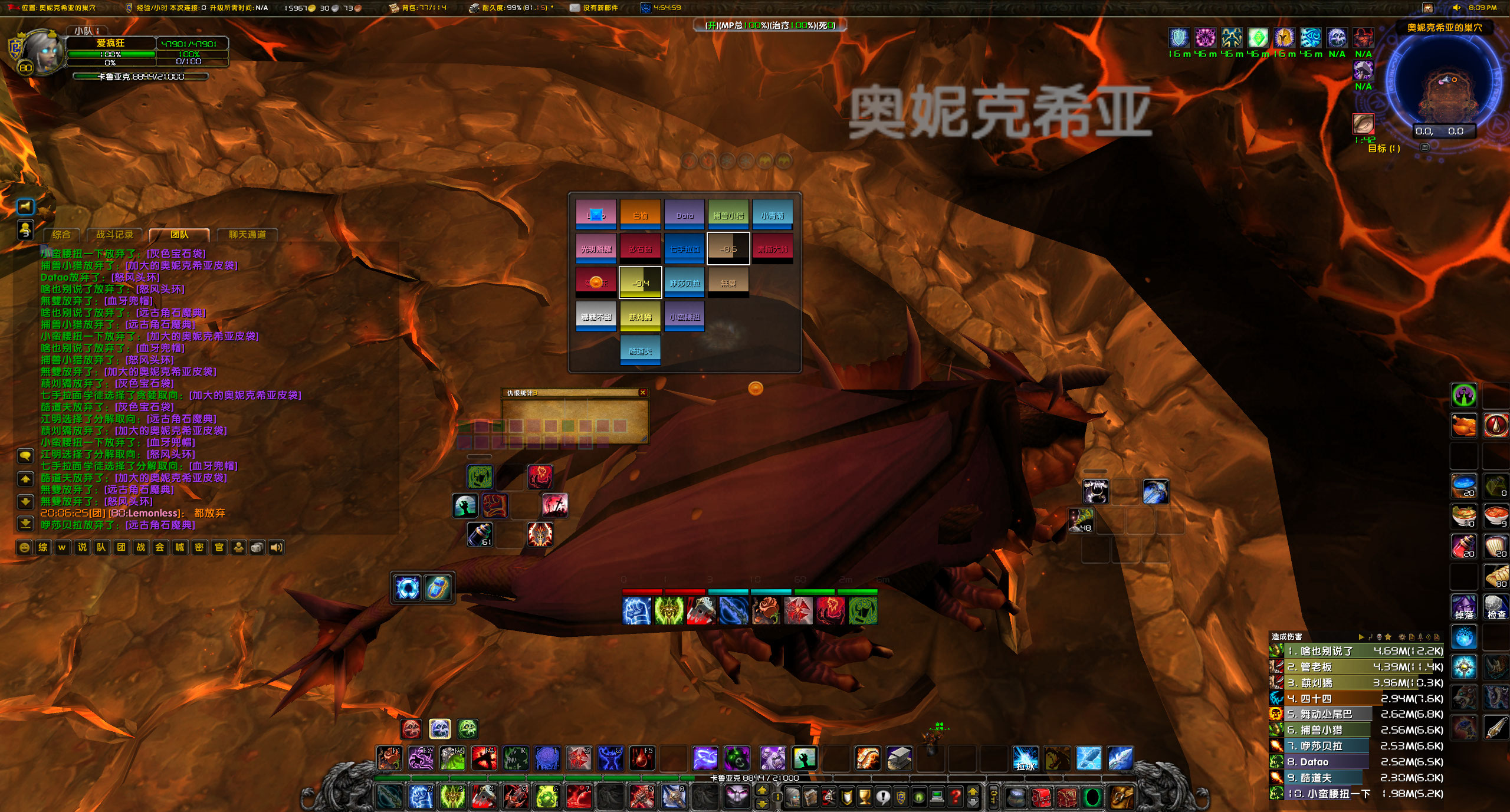Click the scroll-down arrow beside the chat frame
The width and height of the screenshot is (1510, 812).
click(x=25, y=501)
